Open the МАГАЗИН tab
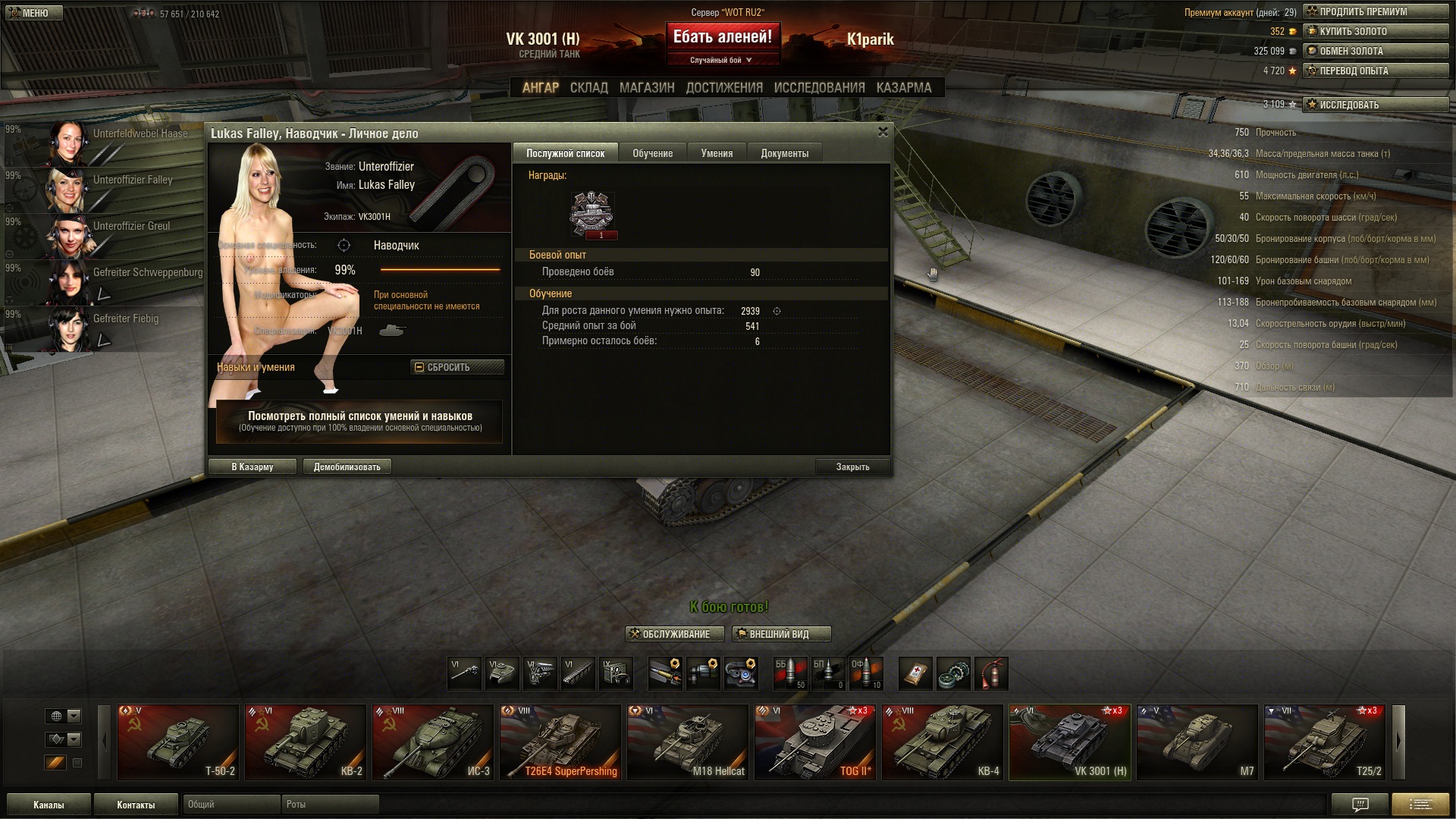Image resolution: width=1456 pixels, height=819 pixels. tap(646, 88)
